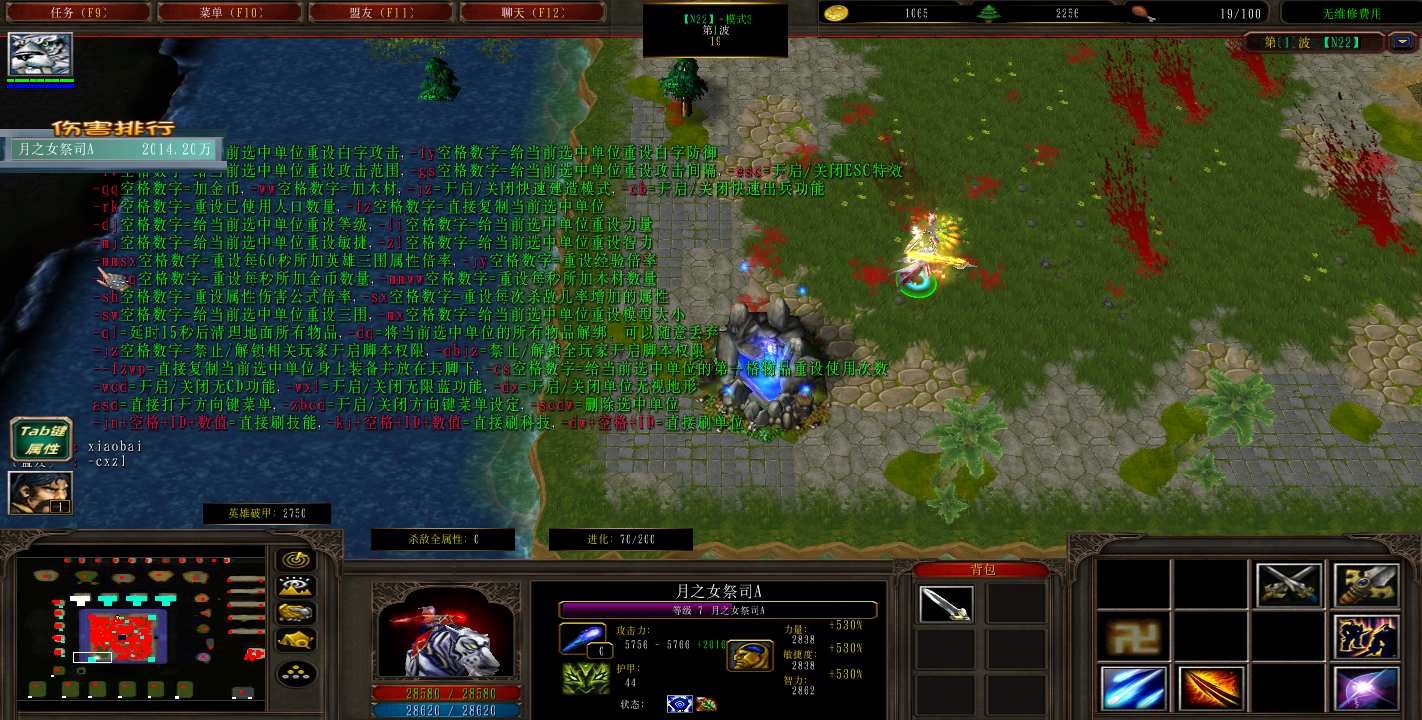This screenshot has height=720, width=1422.
Task: Select the white tiger hero portrait icon
Action: pyautogui.click(x=41, y=55)
